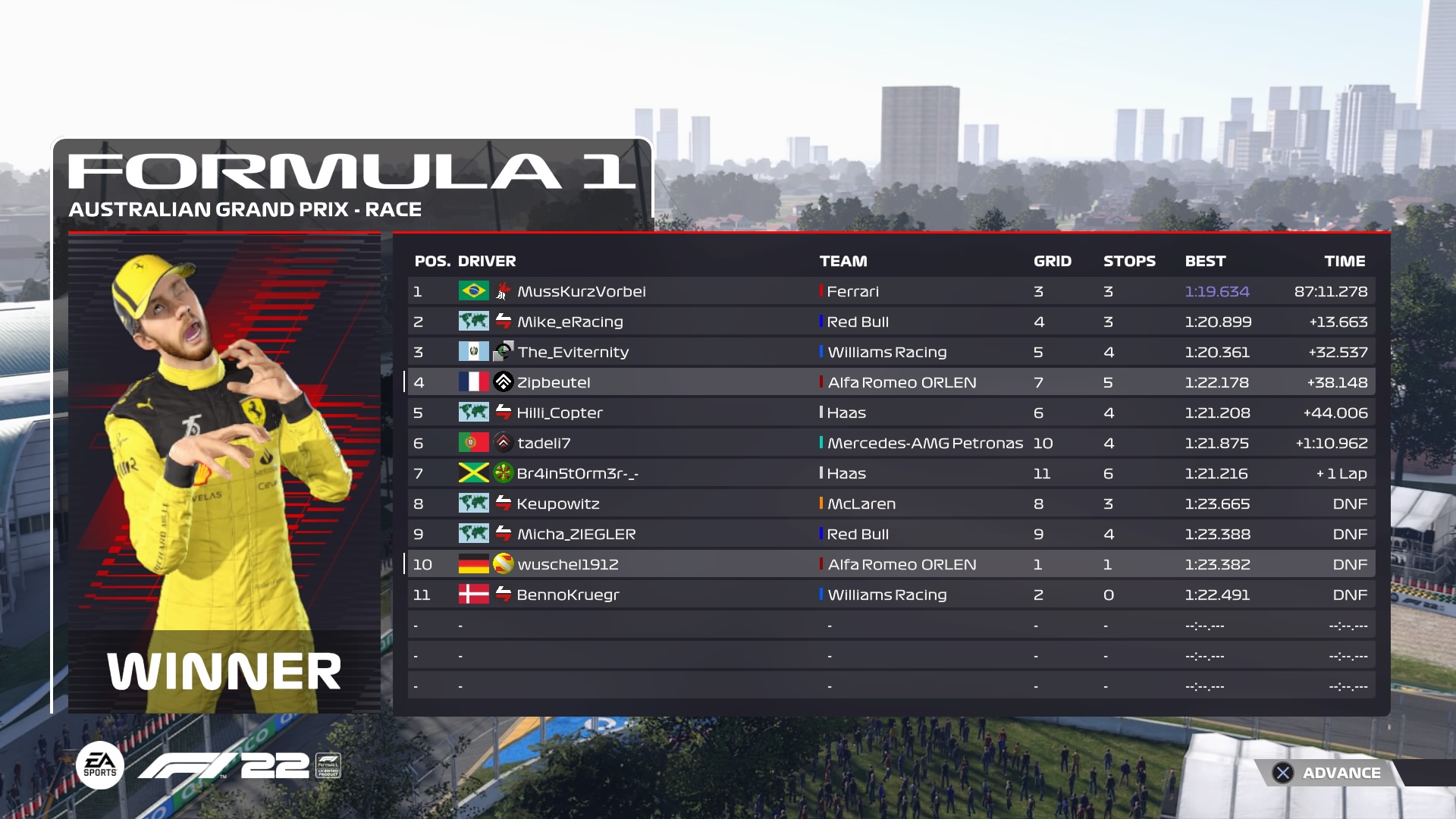
Task: Highlight wuschel1912's result row
Action: click(x=891, y=564)
